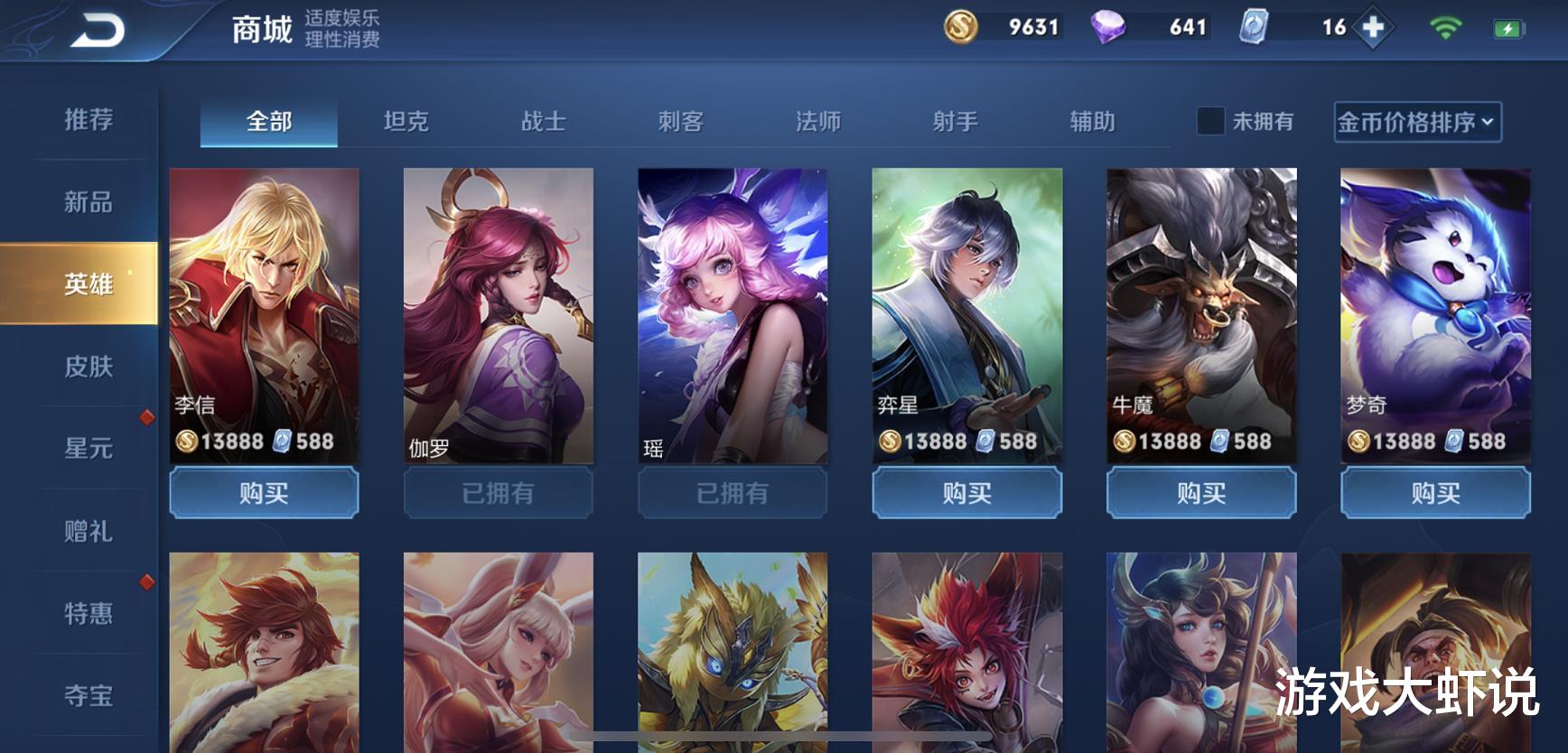Image resolution: width=1568 pixels, height=753 pixels.
Task: Click the coin icon beside 李信's 13888 price
Action: click(189, 442)
